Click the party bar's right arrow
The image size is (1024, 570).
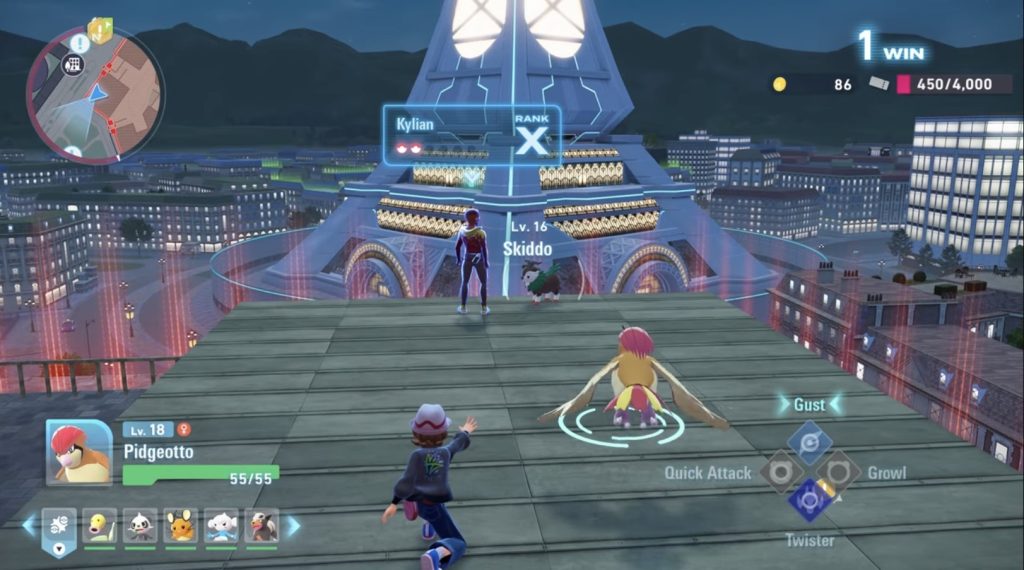[x=293, y=525]
